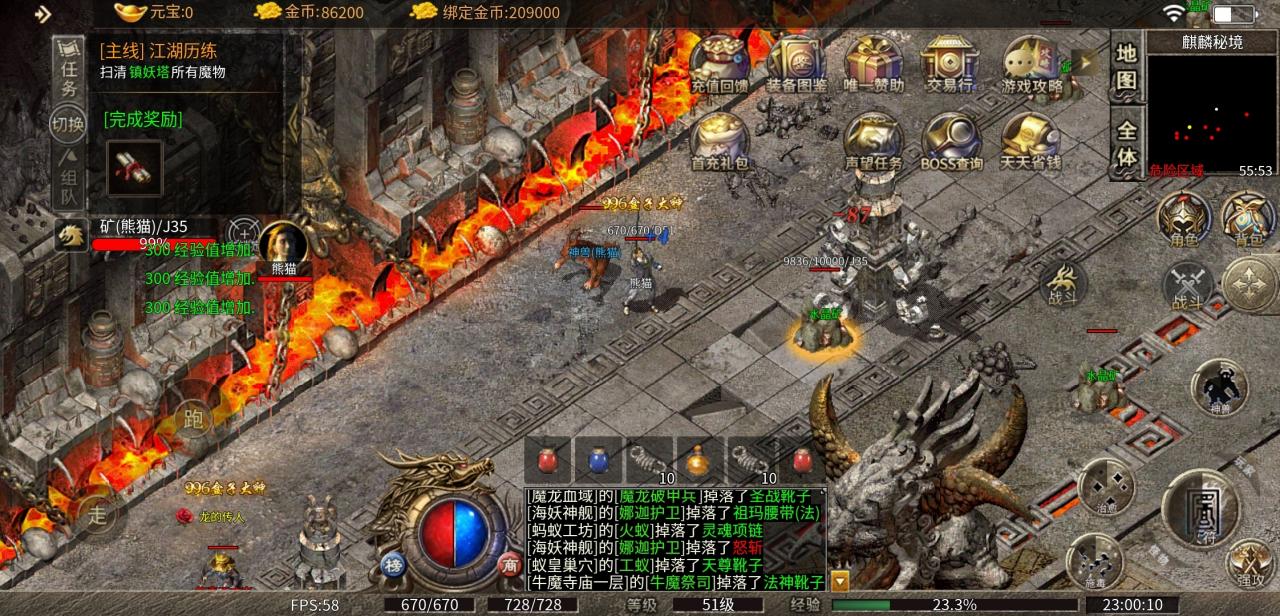Cast the 治愈 healing skill
1280x616 pixels.
[1106, 486]
